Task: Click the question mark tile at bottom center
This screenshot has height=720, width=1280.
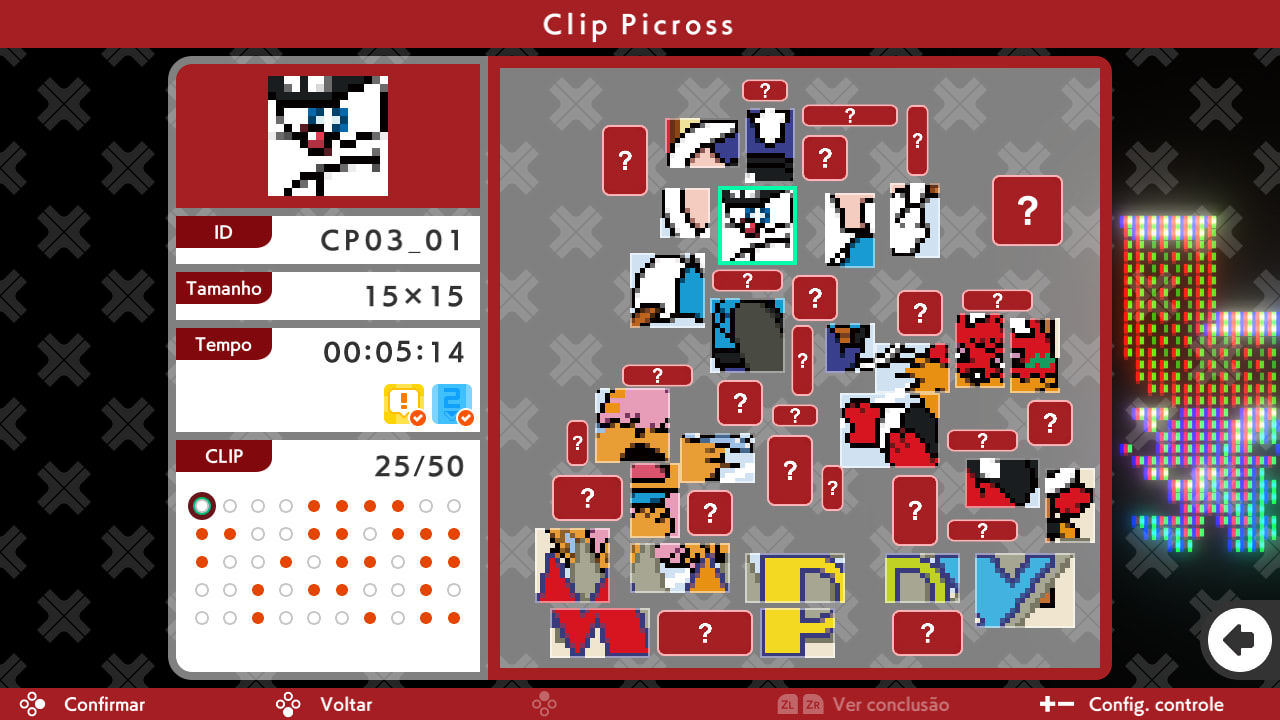Action: [705, 633]
